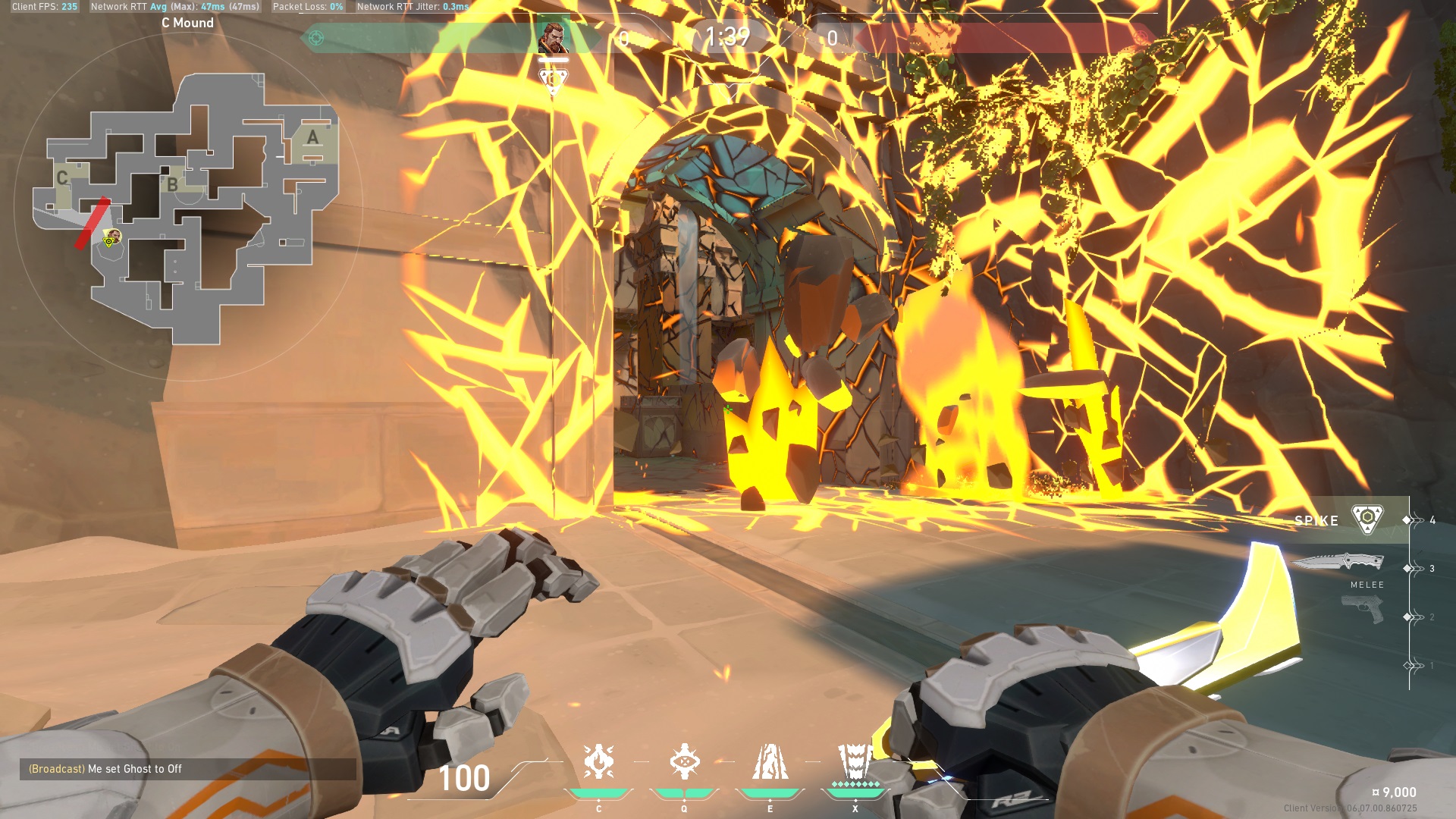Activate the Aftershock ability icon
The width and height of the screenshot is (1456, 819).
point(598,762)
